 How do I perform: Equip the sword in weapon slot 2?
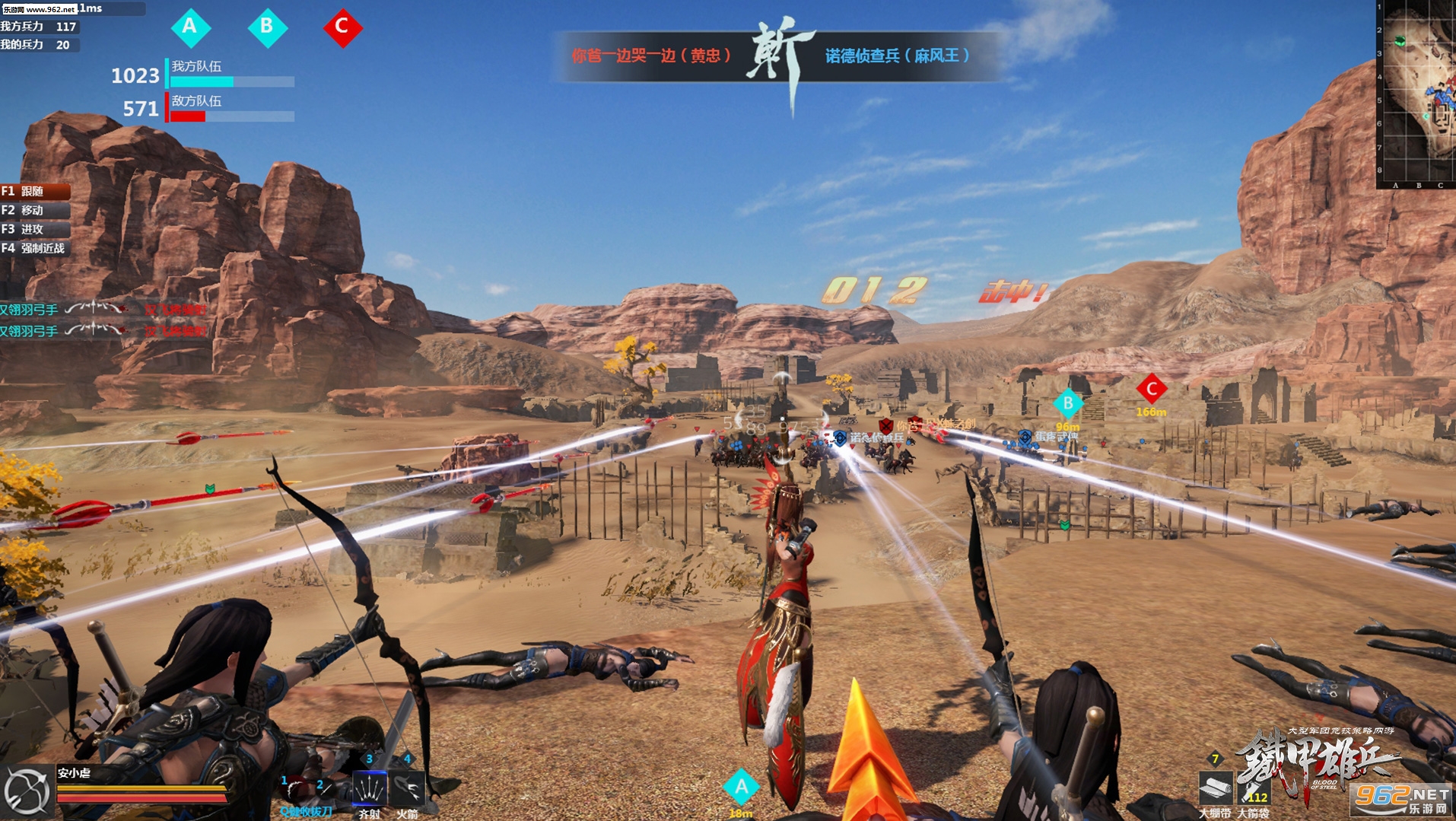tap(326, 791)
